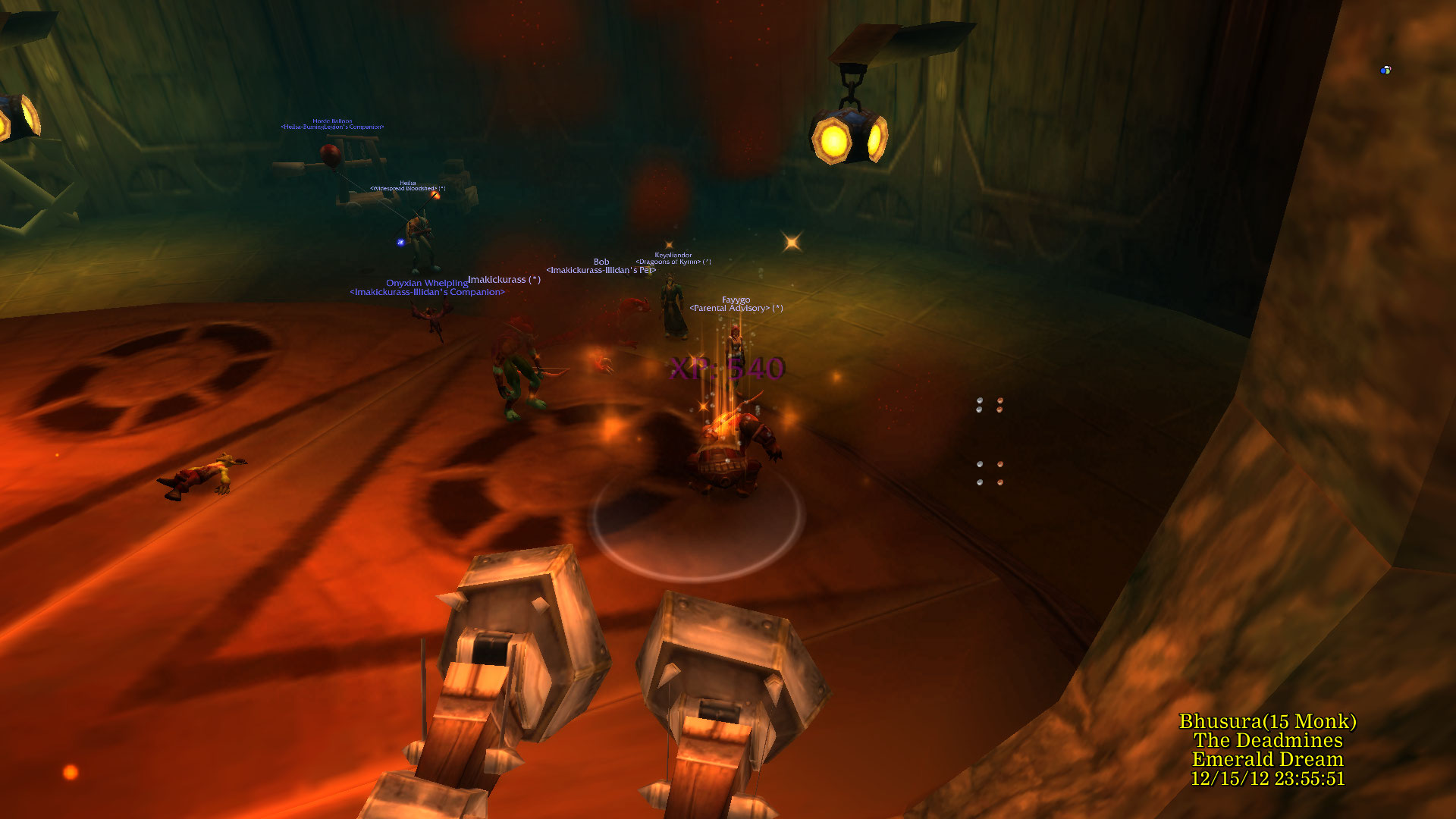This screenshot has width=1456, height=819.
Task: Click the Onyxian Whelpling companion name
Action: [427, 284]
